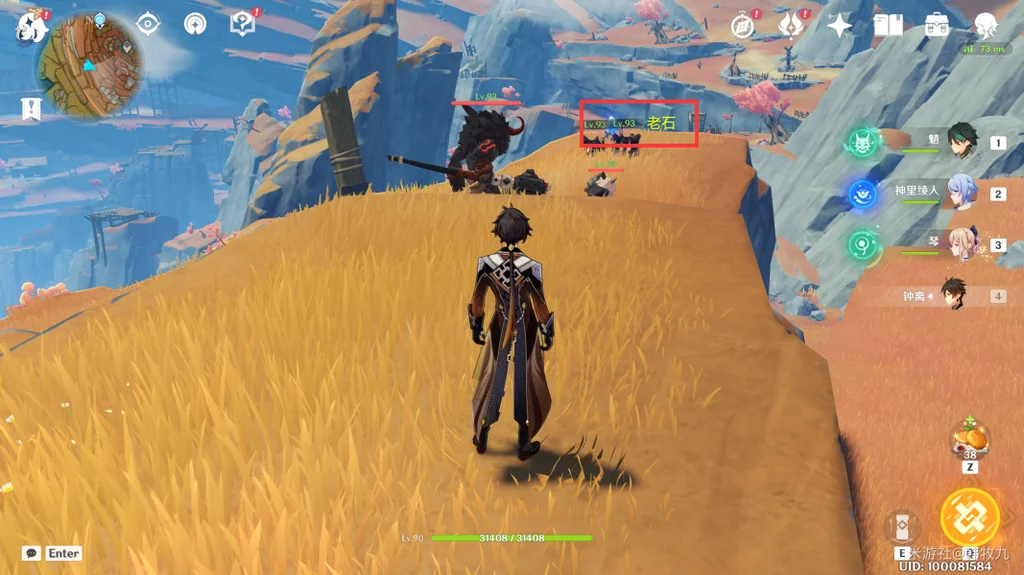This screenshot has height=575, width=1024.
Task: Switch to party member 魈
Action: [x=962, y=143]
